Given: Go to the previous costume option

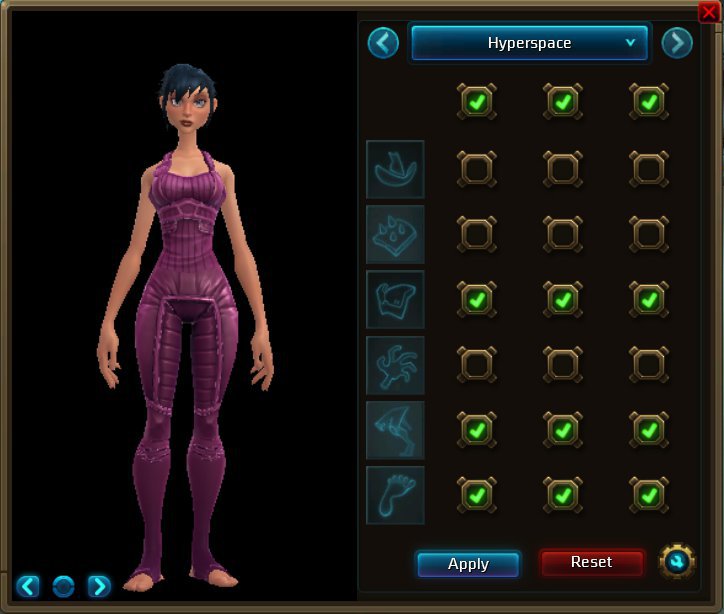Looking at the screenshot, I should tap(383, 43).
